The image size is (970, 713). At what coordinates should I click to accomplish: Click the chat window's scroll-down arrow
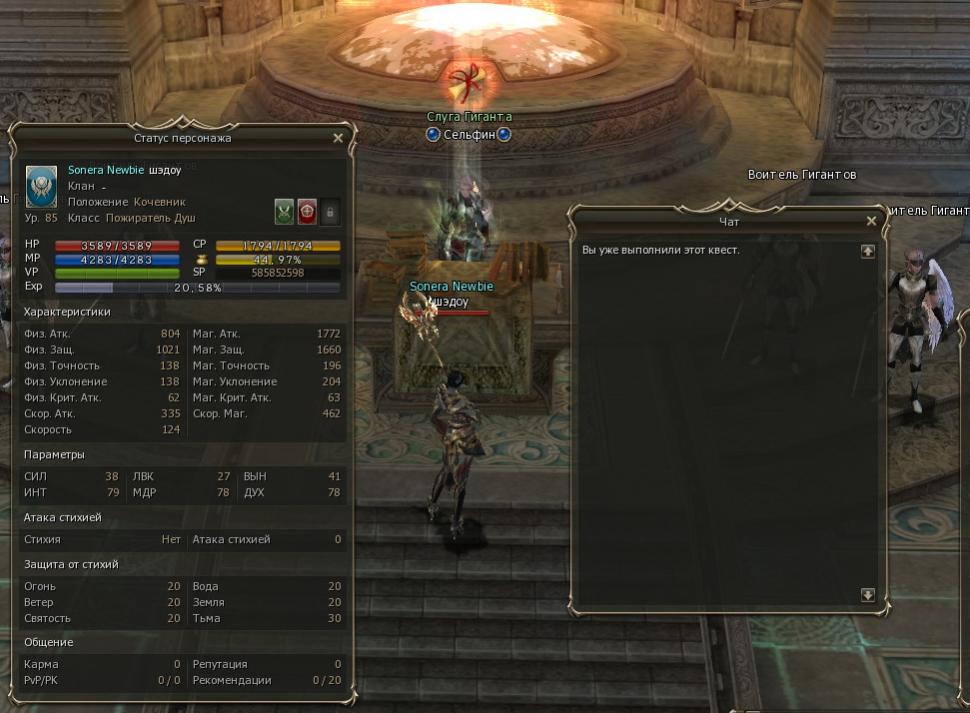(x=867, y=595)
